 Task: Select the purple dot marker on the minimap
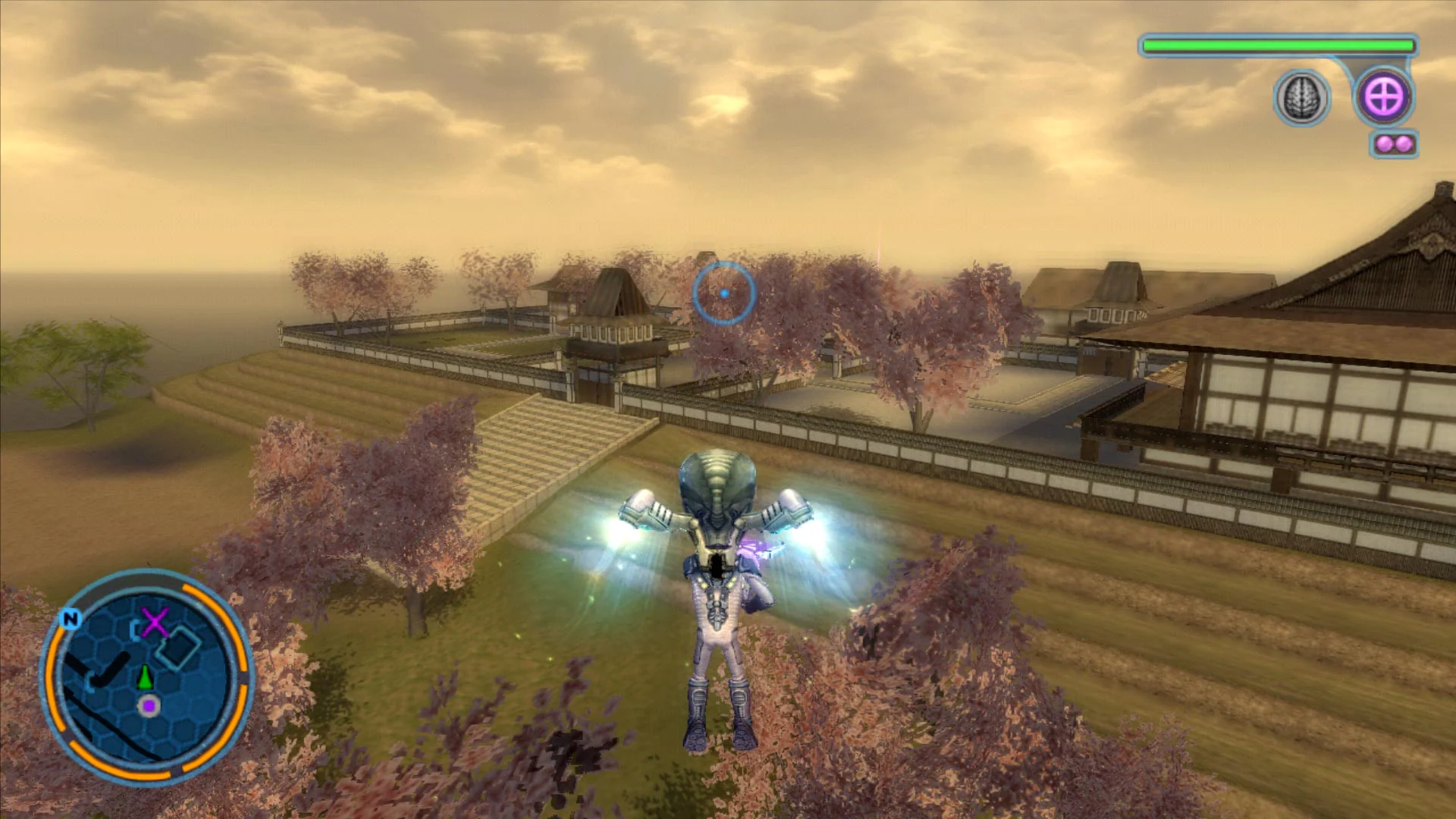coord(148,705)
